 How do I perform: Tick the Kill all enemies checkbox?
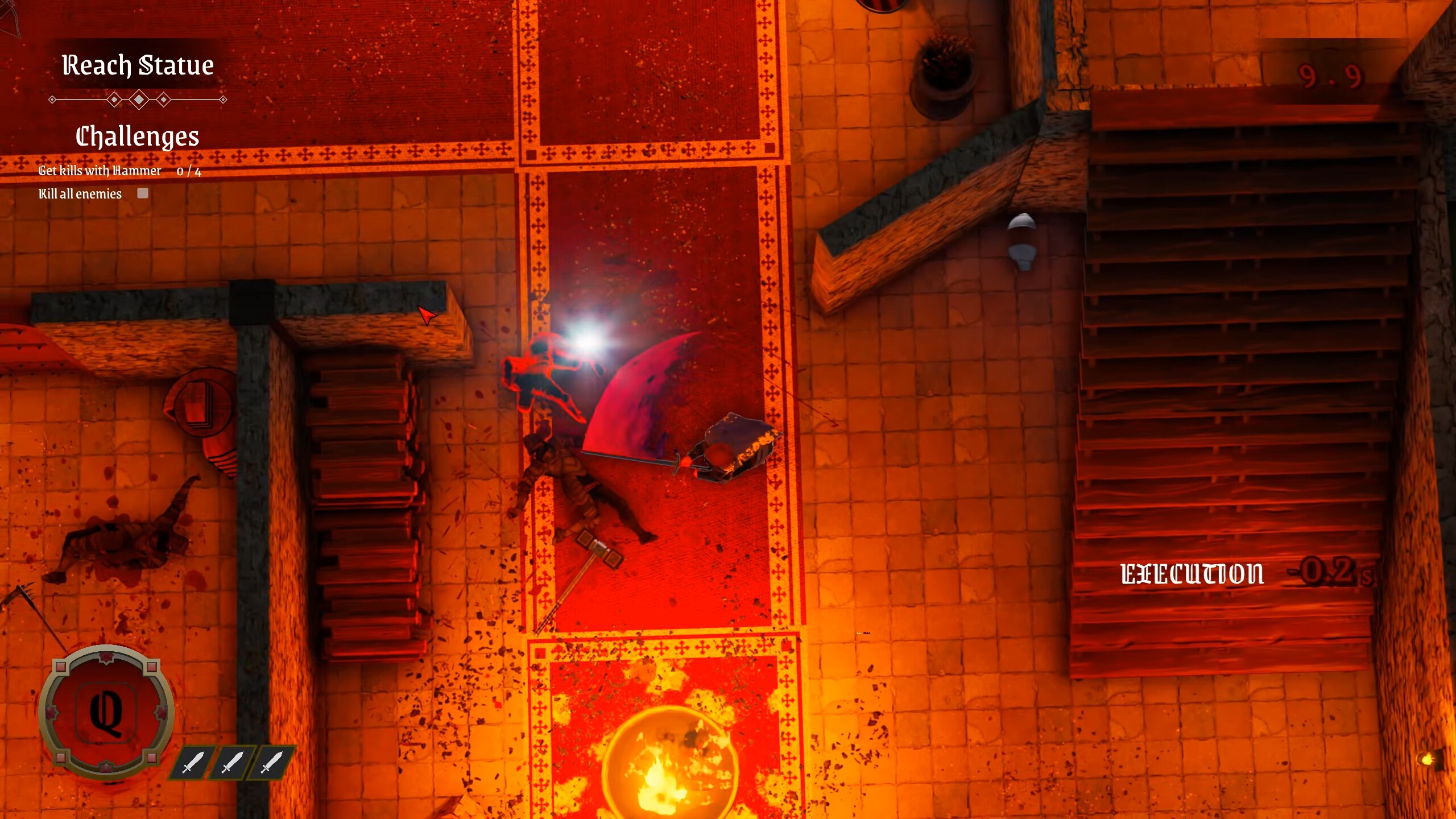pyautogui.click(x=143, y=193)
